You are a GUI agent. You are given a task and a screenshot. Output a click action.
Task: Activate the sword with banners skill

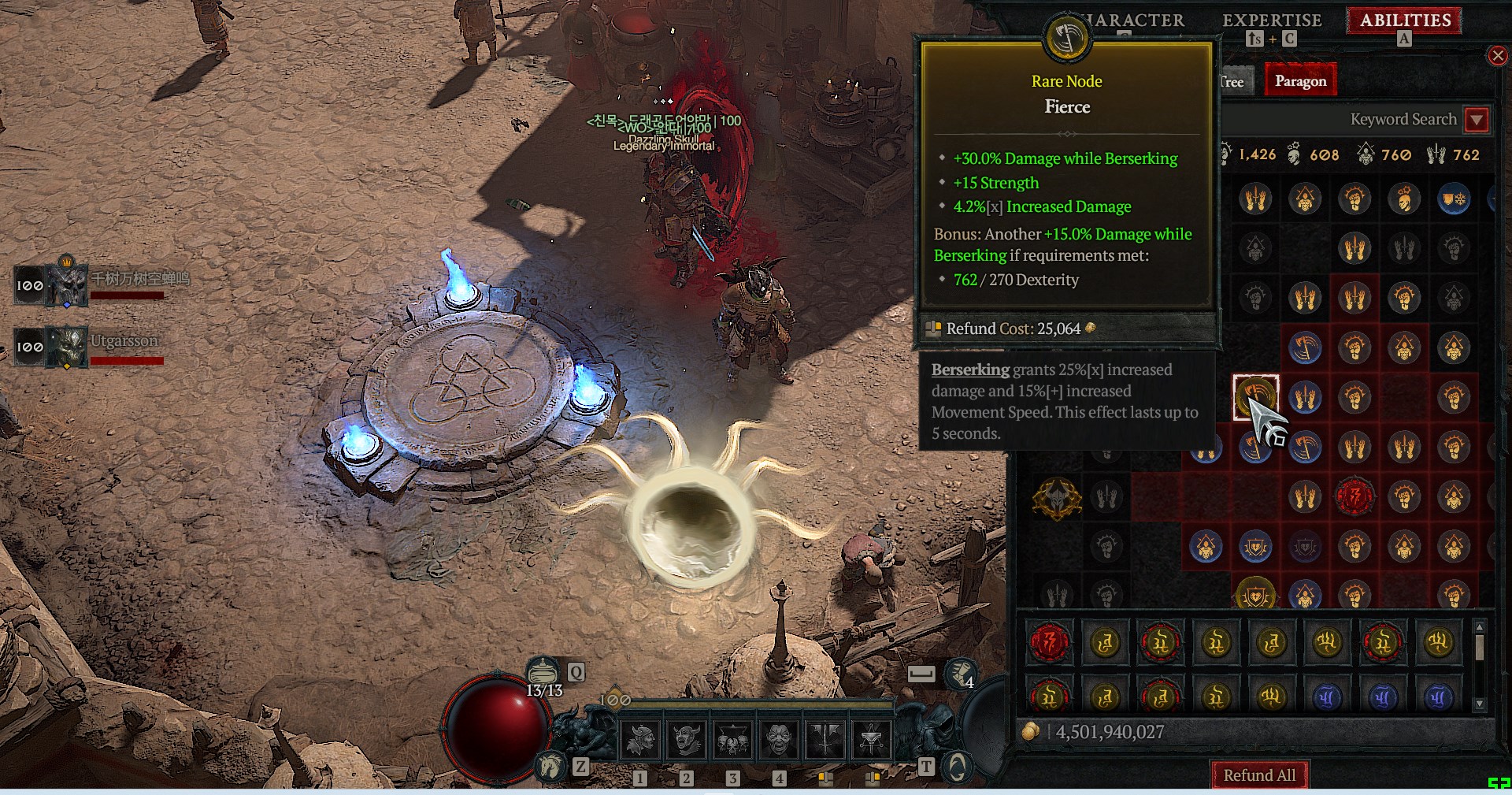pos(825,739)
